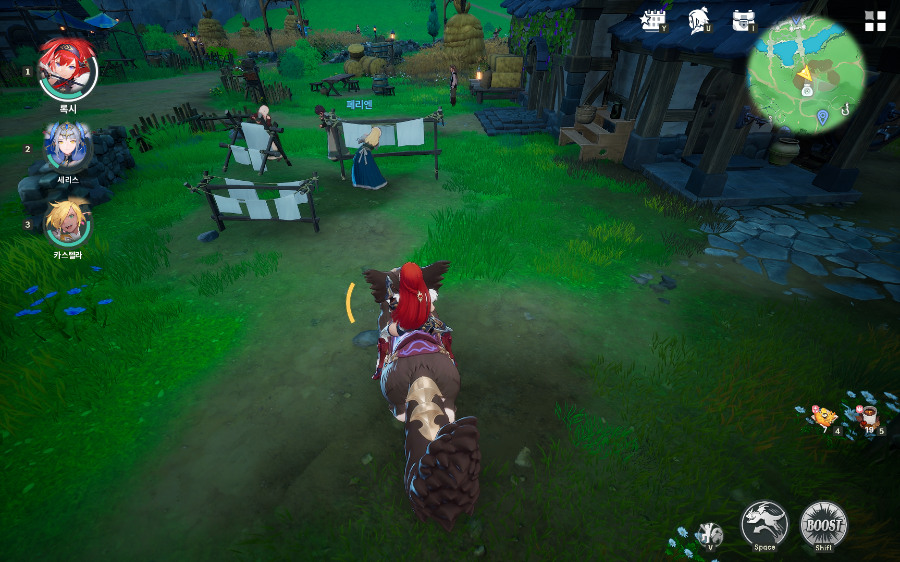Choose the blonde 카스텔라 party portrait
Image resolution: width=900 pixels, height=562 pixels.
68,224
